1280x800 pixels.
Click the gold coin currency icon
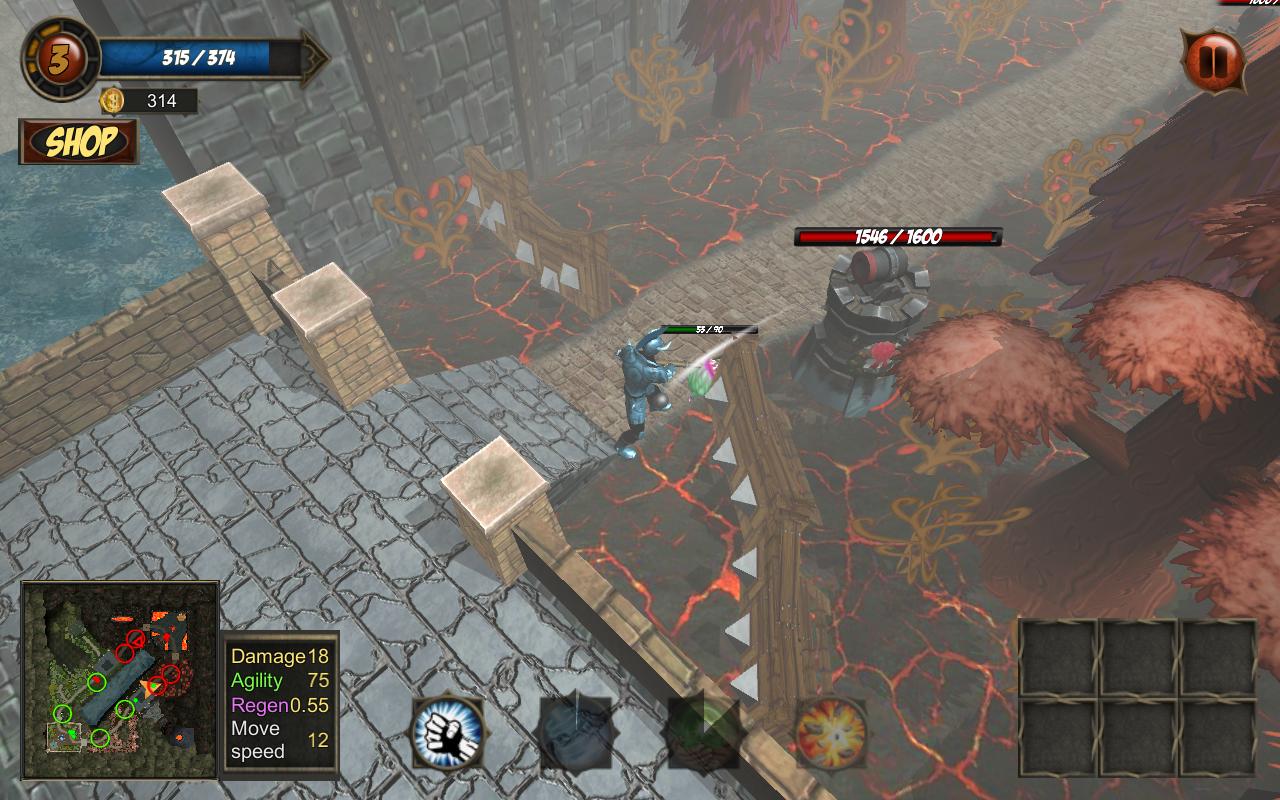point(113,100)
